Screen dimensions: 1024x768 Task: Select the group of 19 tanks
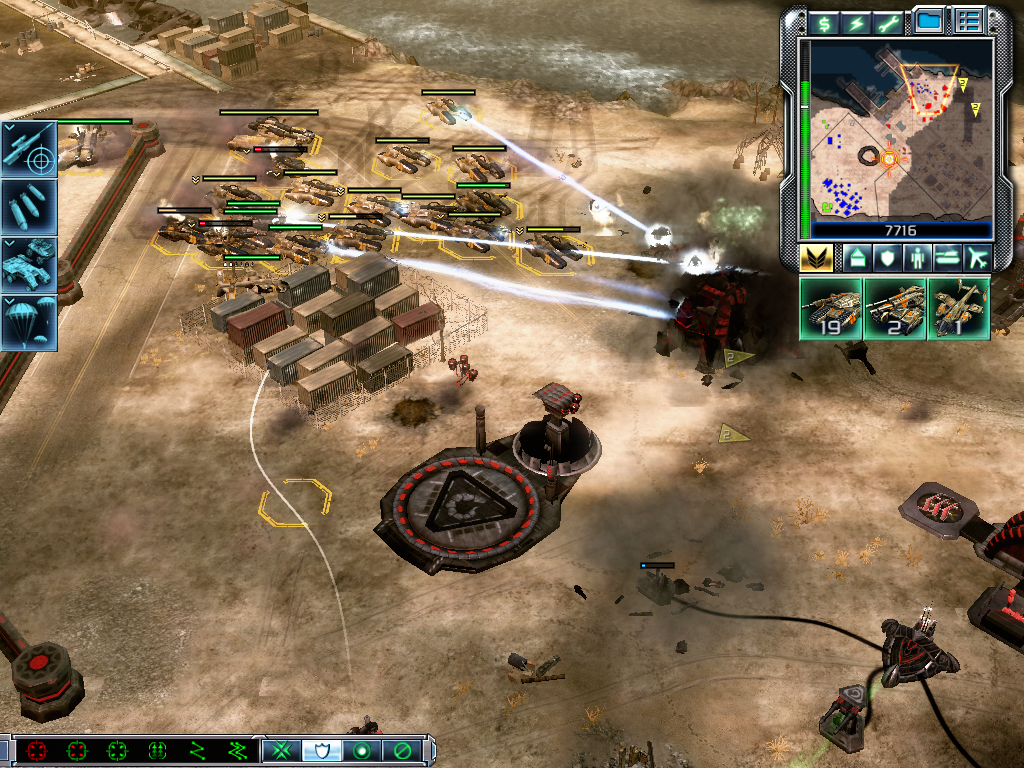pos(830,308)
